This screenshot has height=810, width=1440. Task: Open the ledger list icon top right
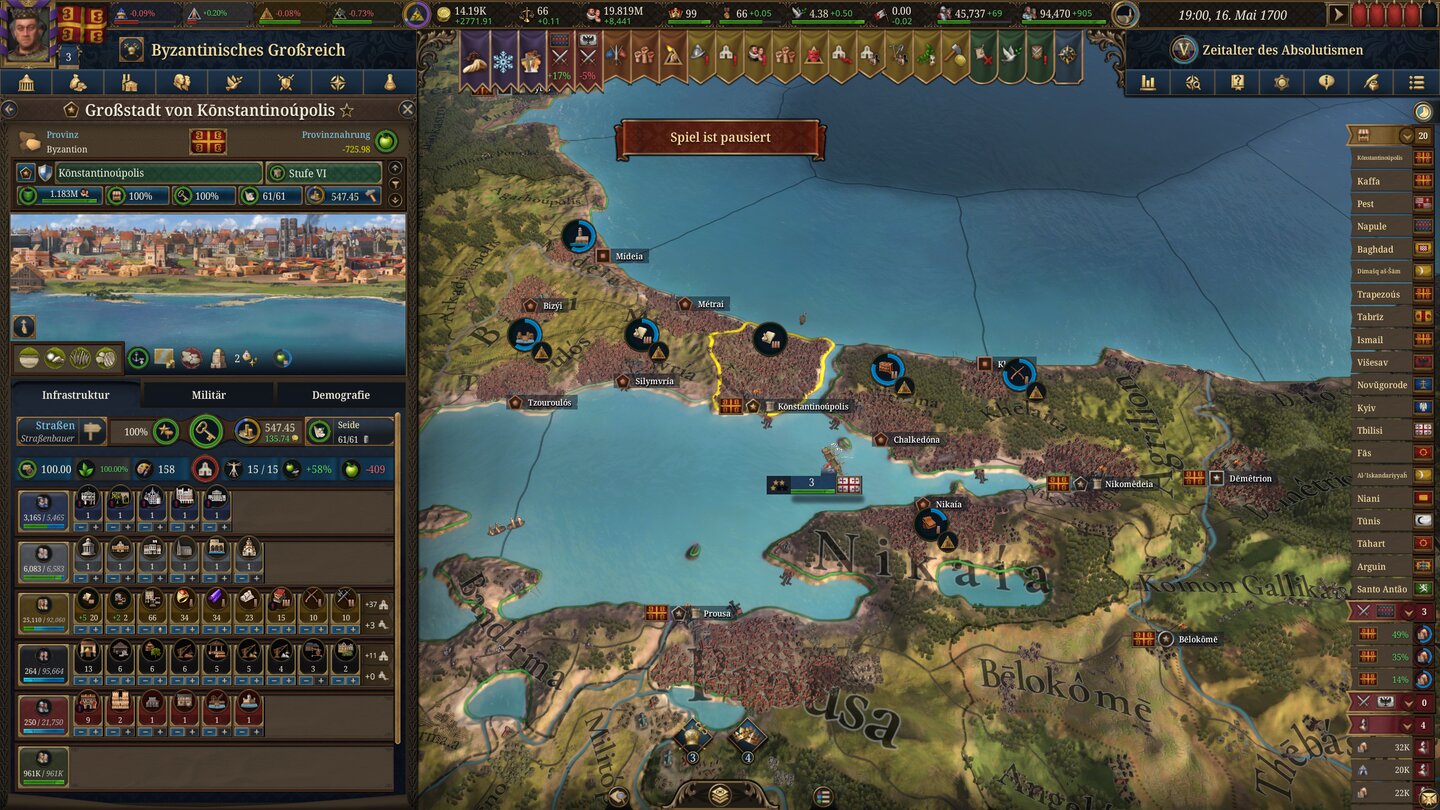(1417, 83)
